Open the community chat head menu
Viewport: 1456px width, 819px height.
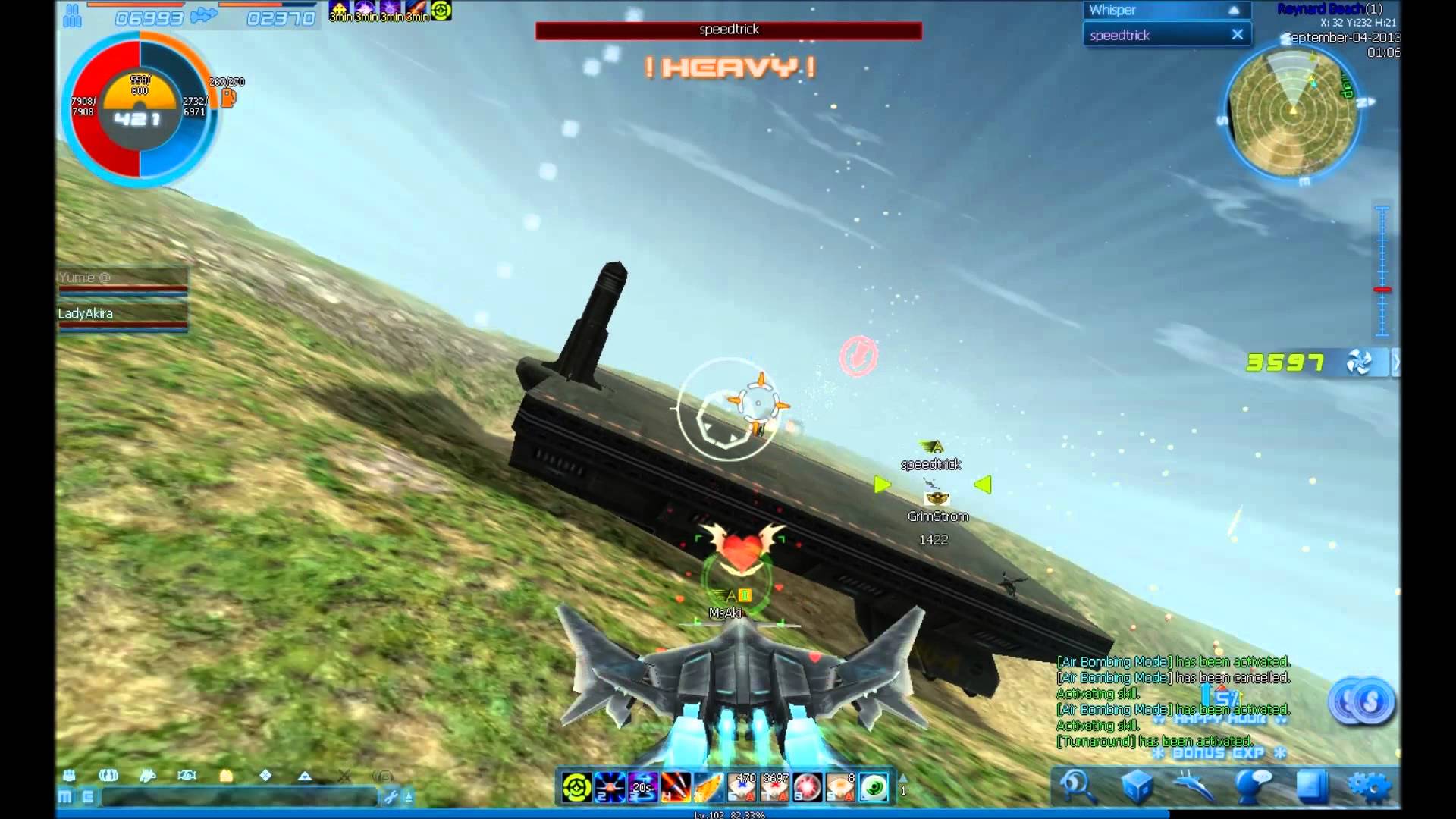tap(1253, 786)
